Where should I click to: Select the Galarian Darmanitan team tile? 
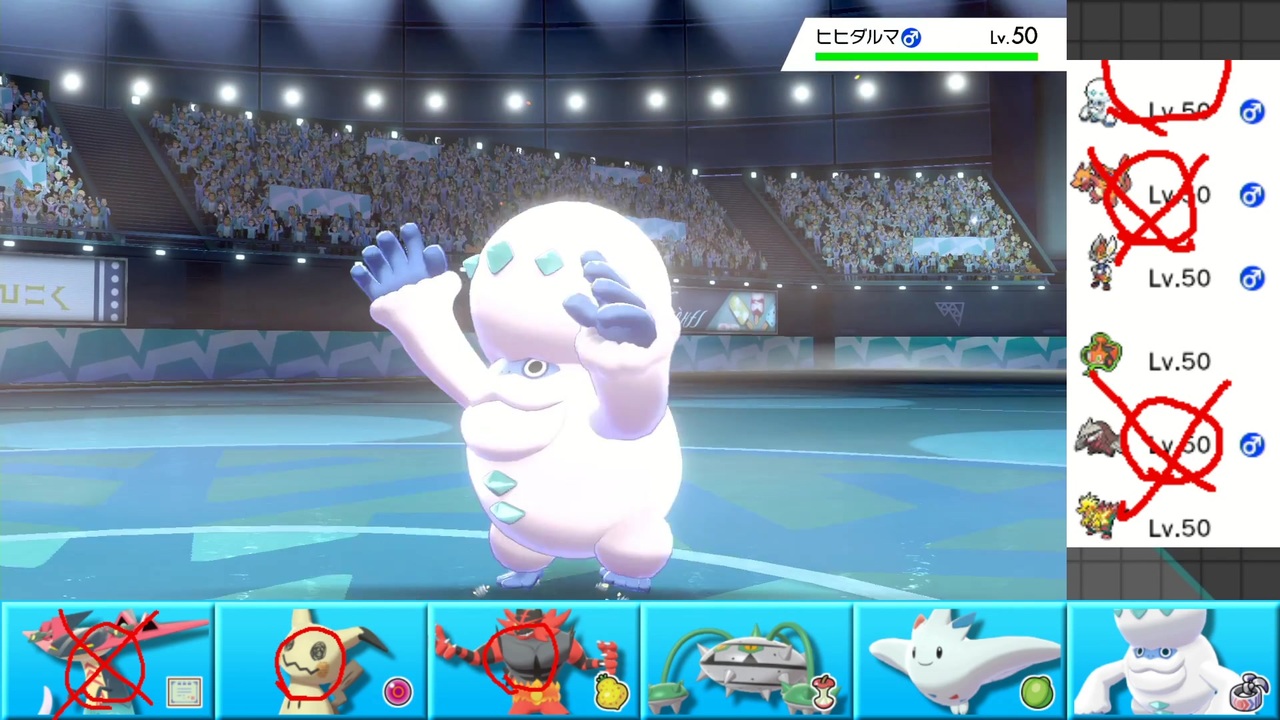coord(1174,662)
